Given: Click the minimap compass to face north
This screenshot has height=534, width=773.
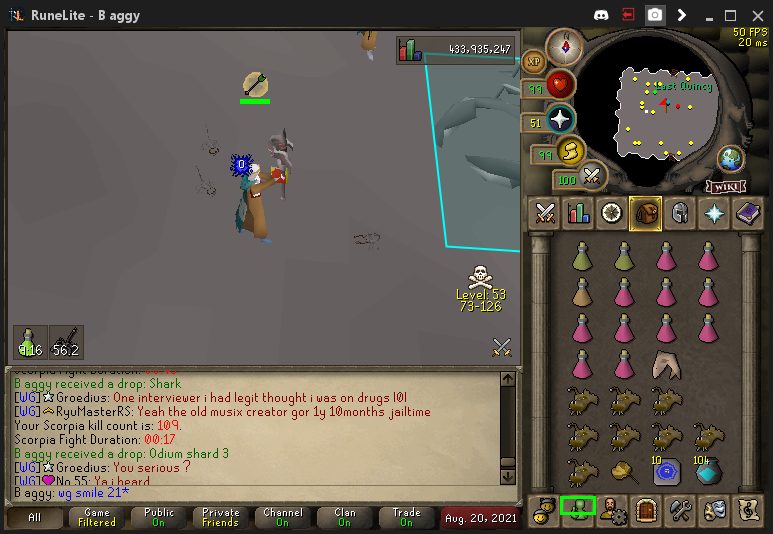Looking at the screenshot, I should (x=565, y=46).
